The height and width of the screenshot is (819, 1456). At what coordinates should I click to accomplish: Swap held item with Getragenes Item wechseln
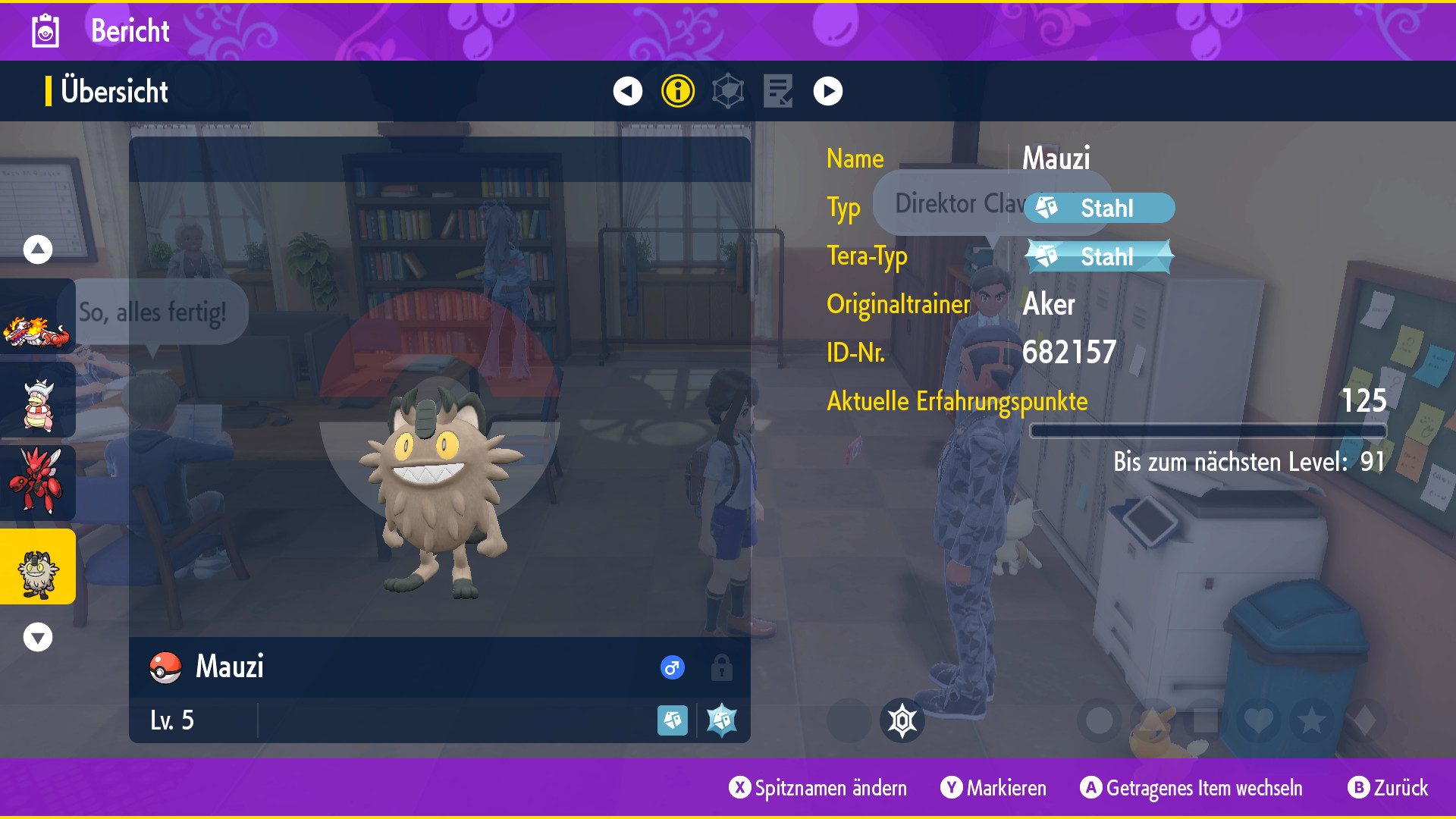click(1191, 788)
